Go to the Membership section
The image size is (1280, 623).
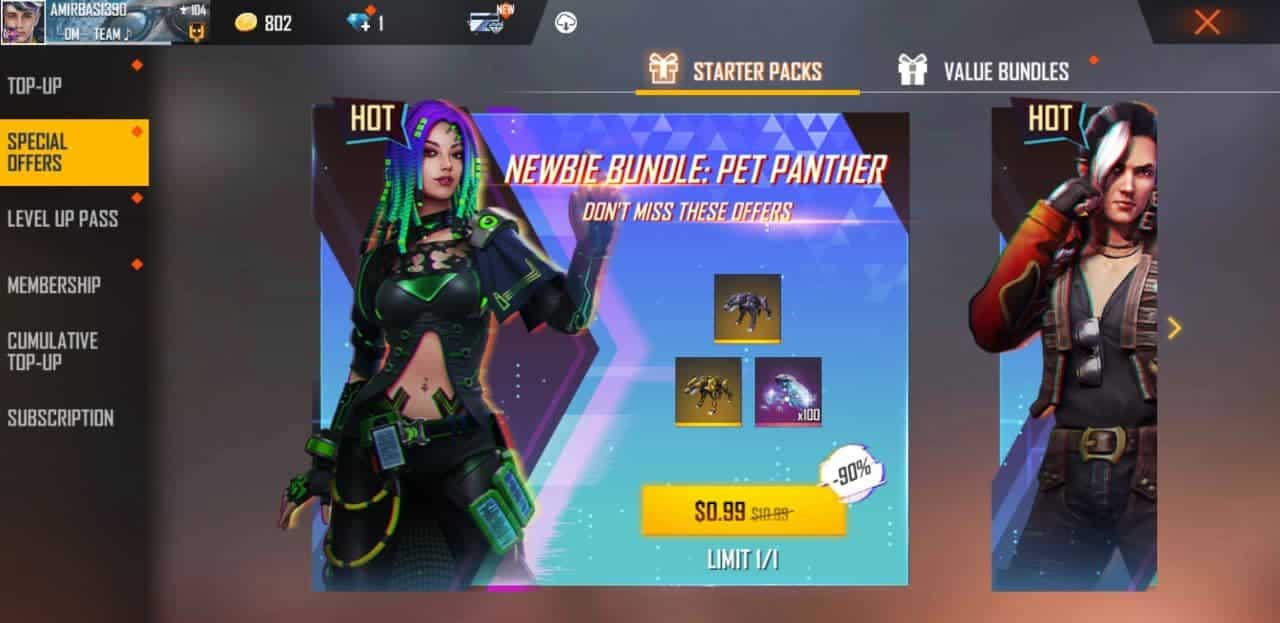[54, 285]
